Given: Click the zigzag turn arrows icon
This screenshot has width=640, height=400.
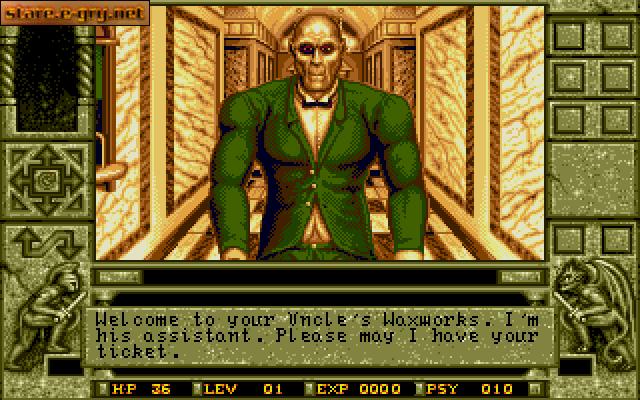Looking at the screenshot, I should click(x=46, y=243).
